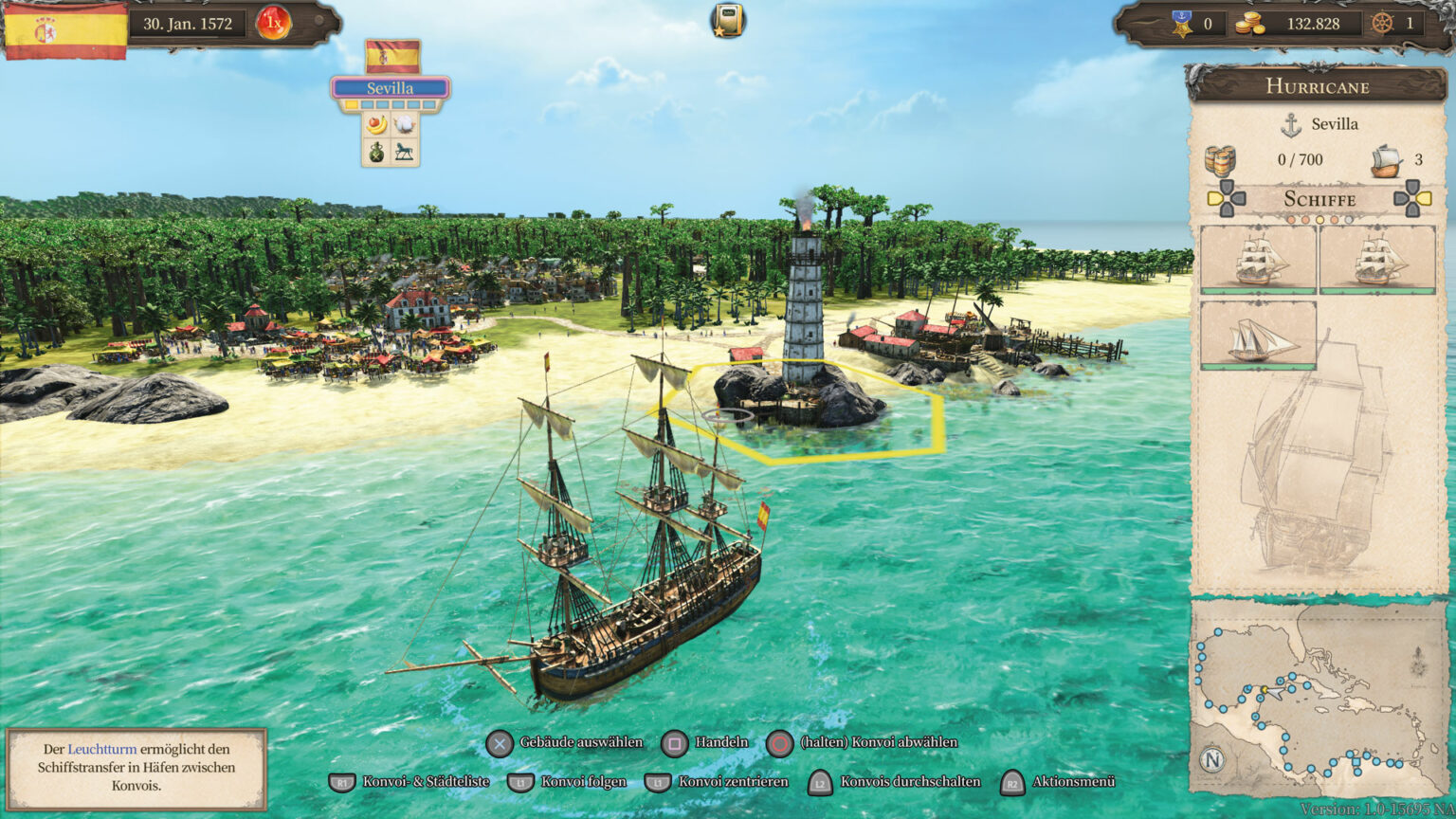This screenshot has height=819, width=1456.
Task: Click the barrel cargo icon in Hurricane panel
Action: (1223, 159)
